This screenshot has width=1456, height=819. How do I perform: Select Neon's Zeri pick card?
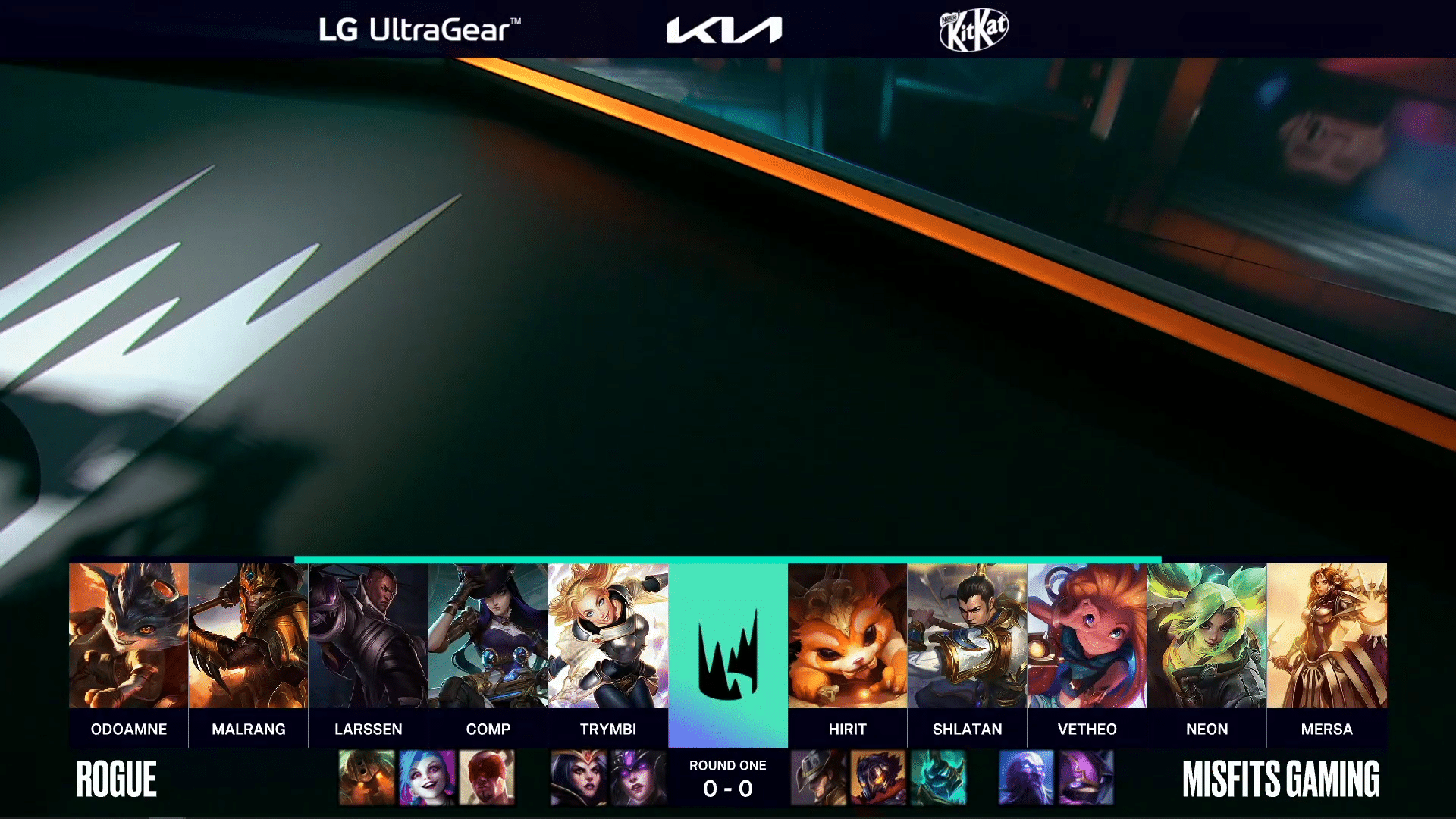[1207, 635]
